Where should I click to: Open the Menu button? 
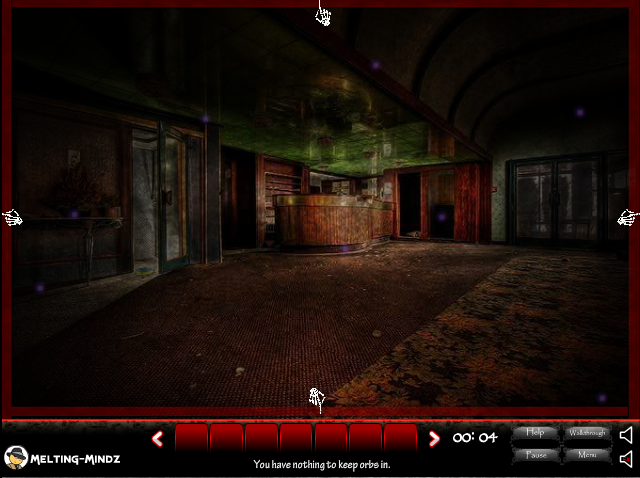[586, 455]
